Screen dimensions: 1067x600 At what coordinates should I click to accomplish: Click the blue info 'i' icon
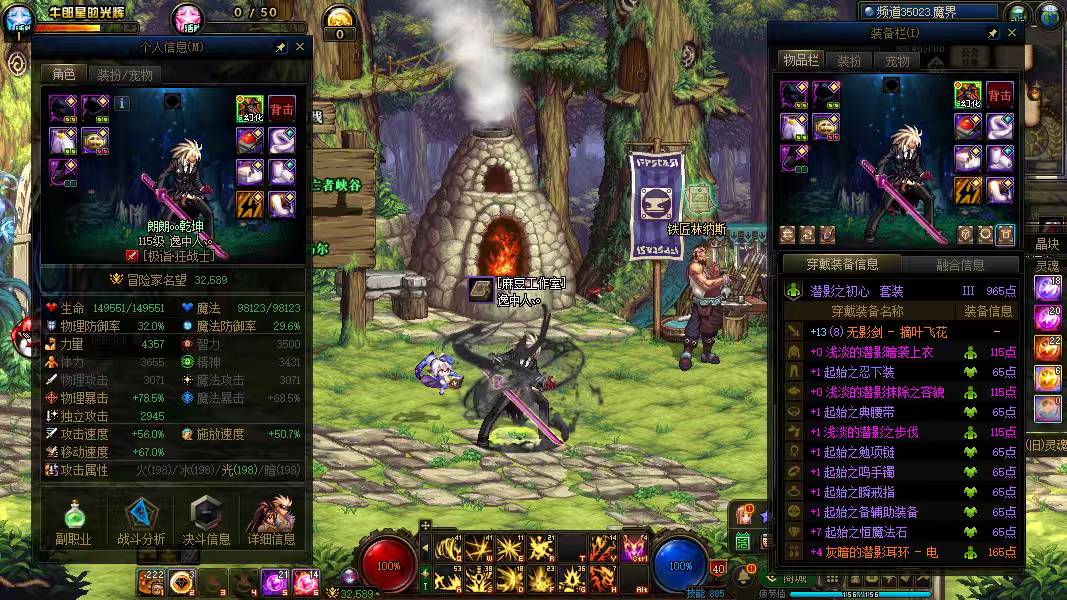(x=122, y=102)
